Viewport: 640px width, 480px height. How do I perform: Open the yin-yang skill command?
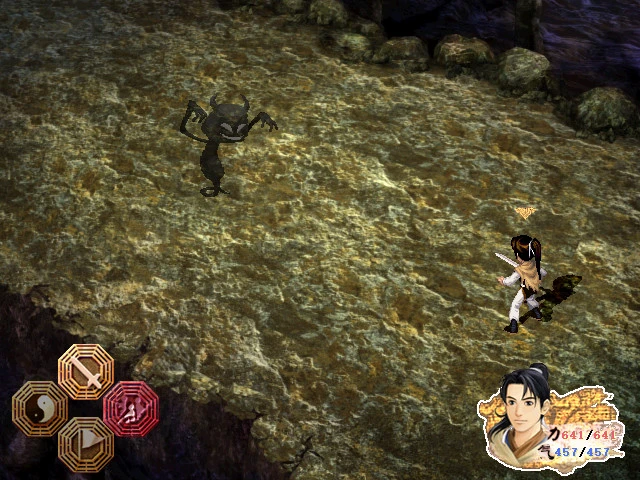tap(40, 408)
